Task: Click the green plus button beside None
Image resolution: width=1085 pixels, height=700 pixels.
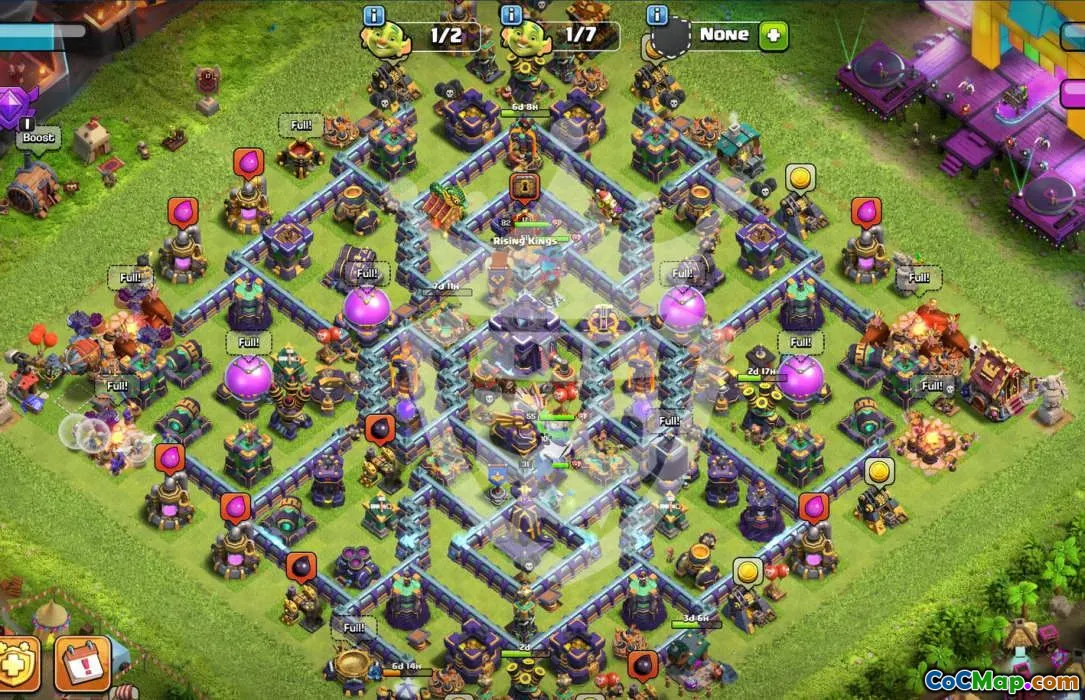Action: point(773,36)
